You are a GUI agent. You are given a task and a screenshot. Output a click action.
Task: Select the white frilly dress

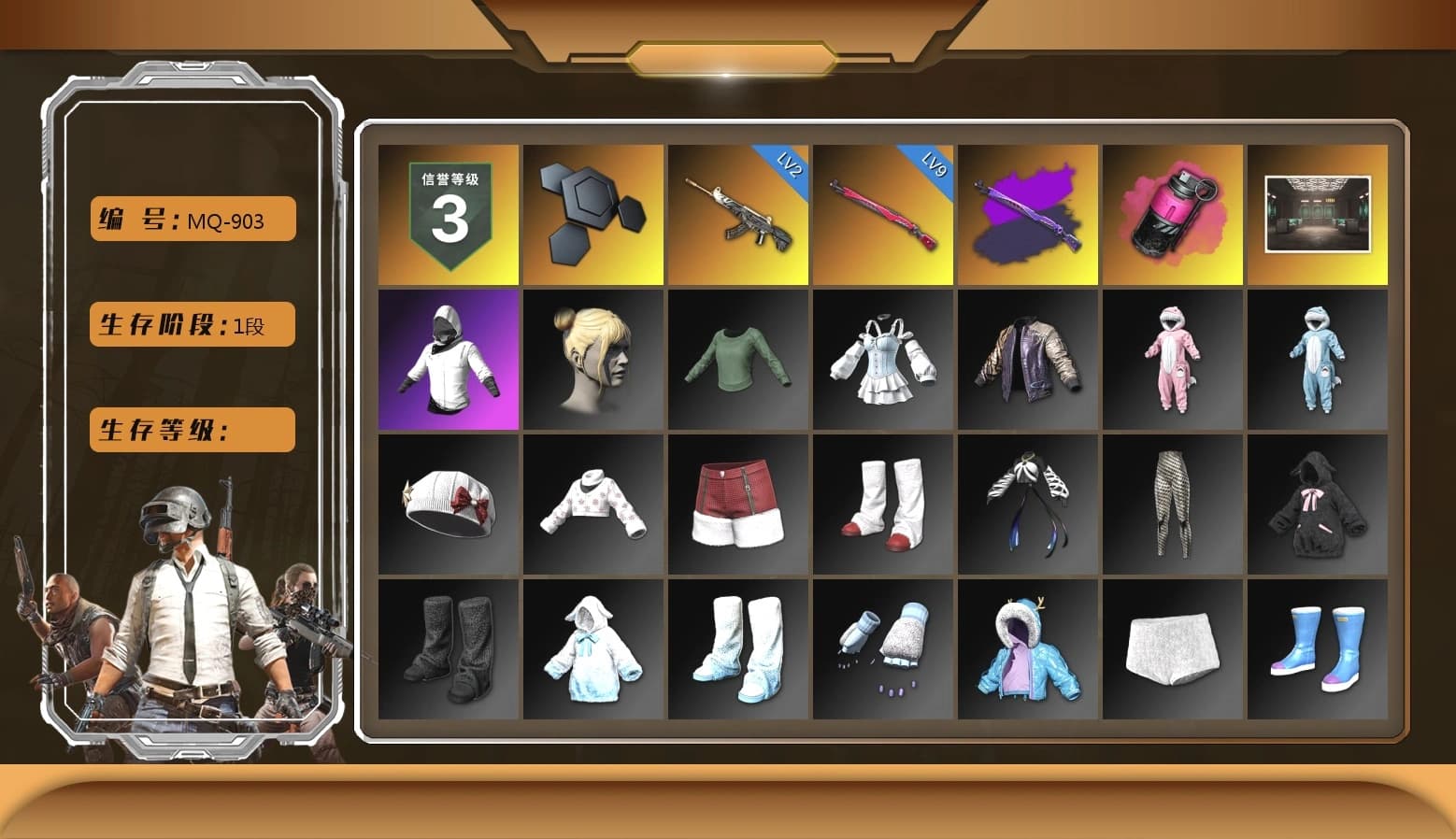tap(882, 360)
